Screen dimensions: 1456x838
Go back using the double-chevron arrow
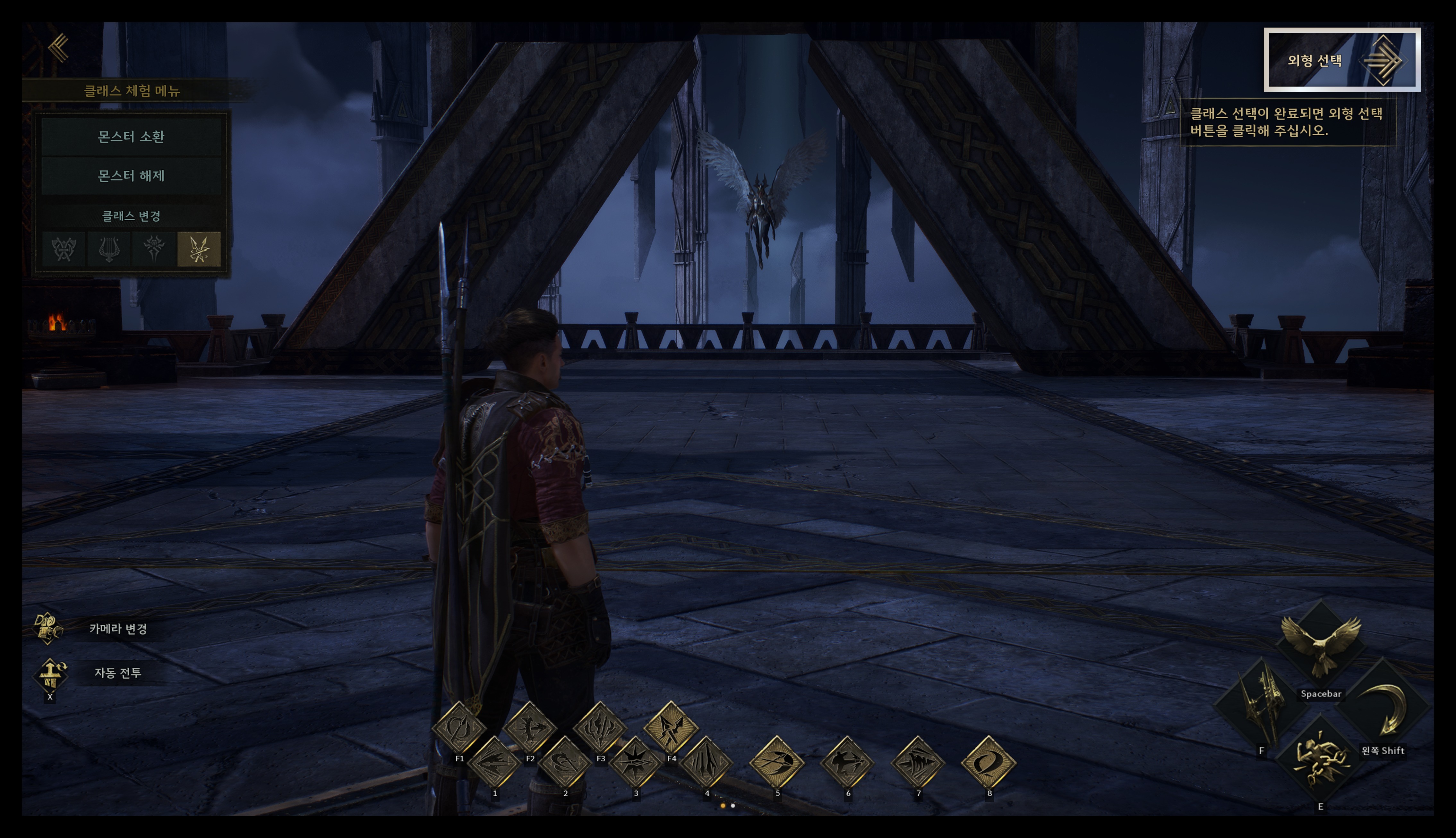(x=59, y=47)
